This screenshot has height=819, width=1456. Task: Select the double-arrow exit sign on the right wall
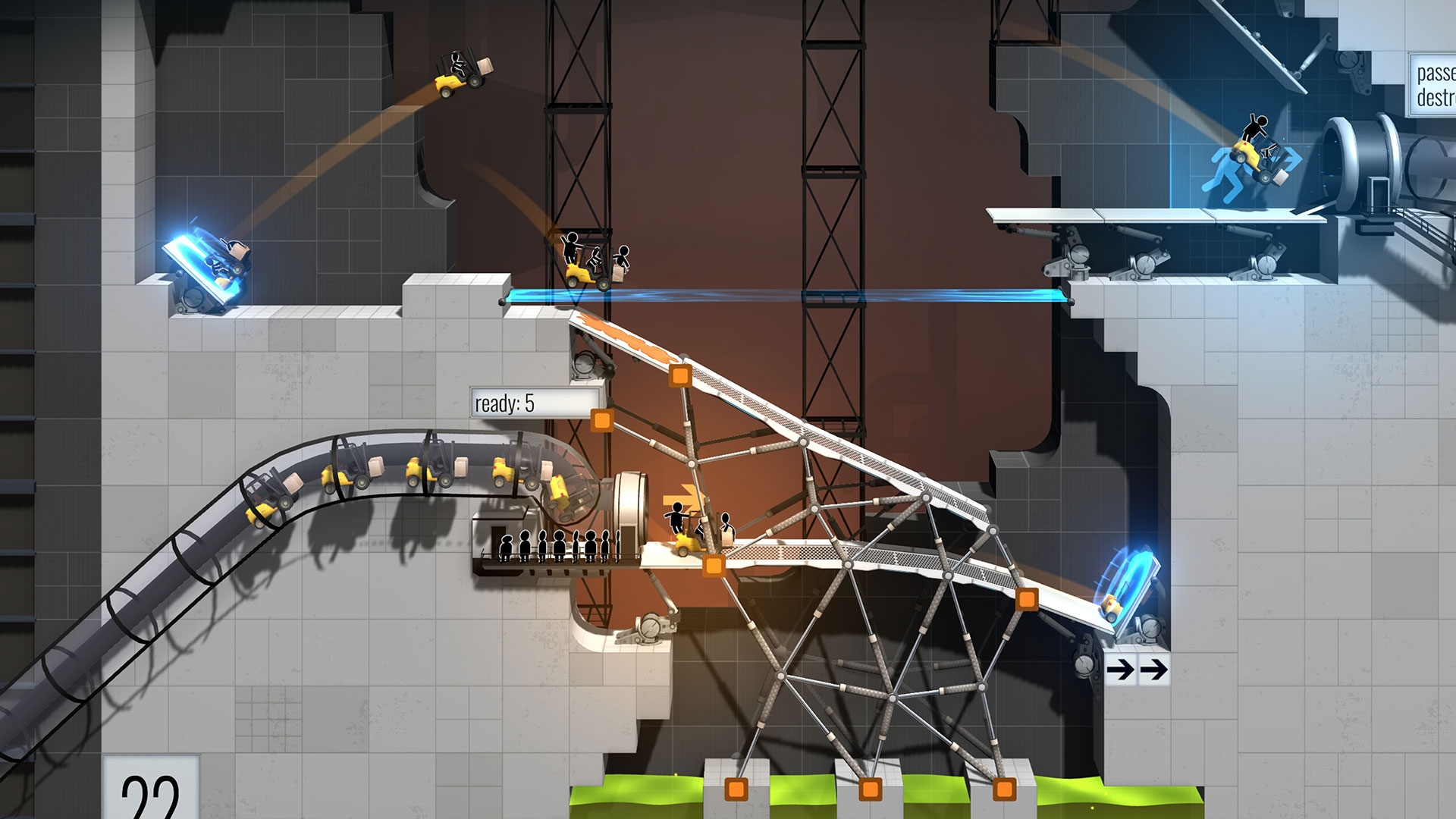[1137, 671]
